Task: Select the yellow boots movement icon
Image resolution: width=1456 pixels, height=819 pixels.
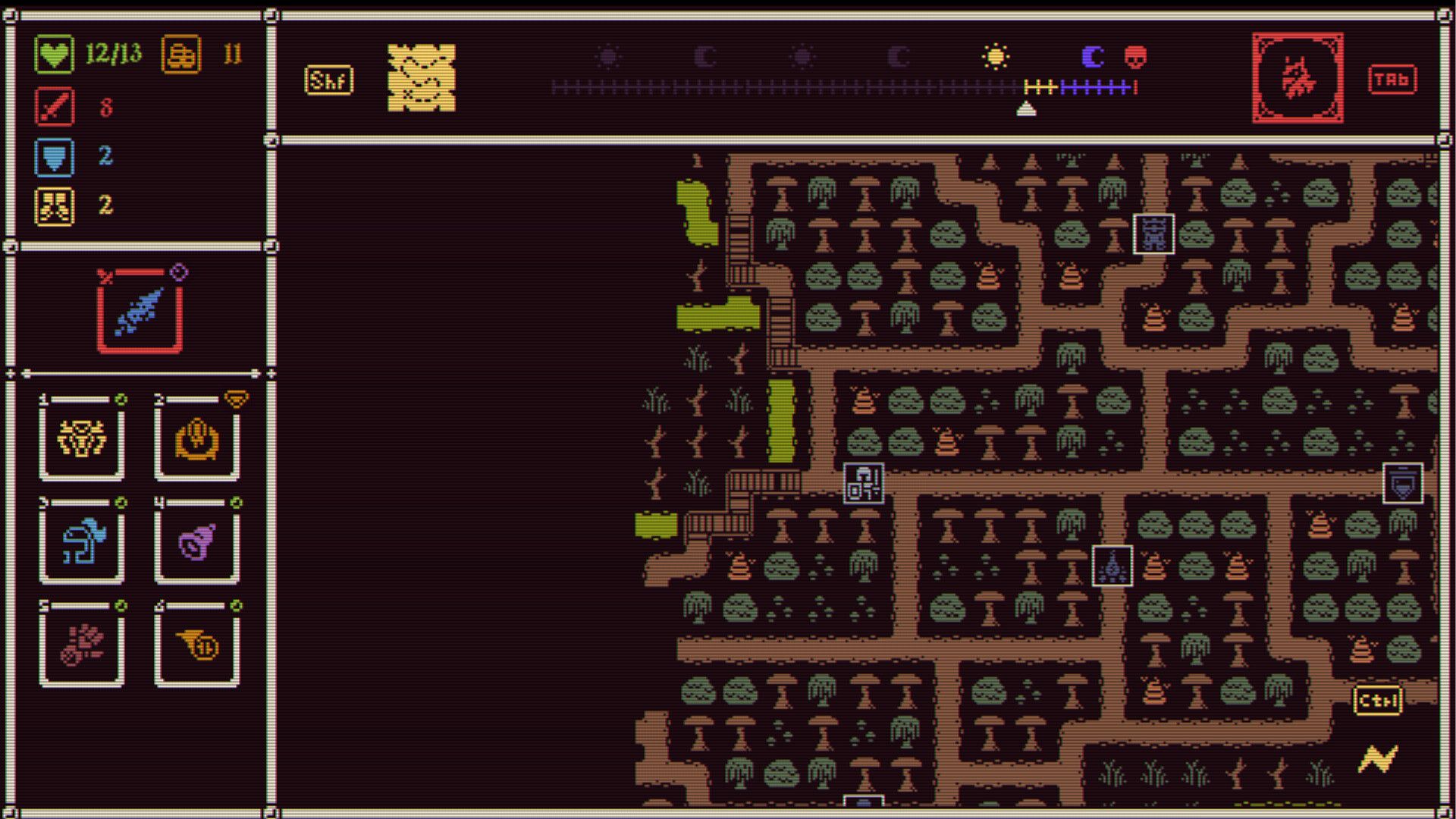Action: (x=54, y=206)
